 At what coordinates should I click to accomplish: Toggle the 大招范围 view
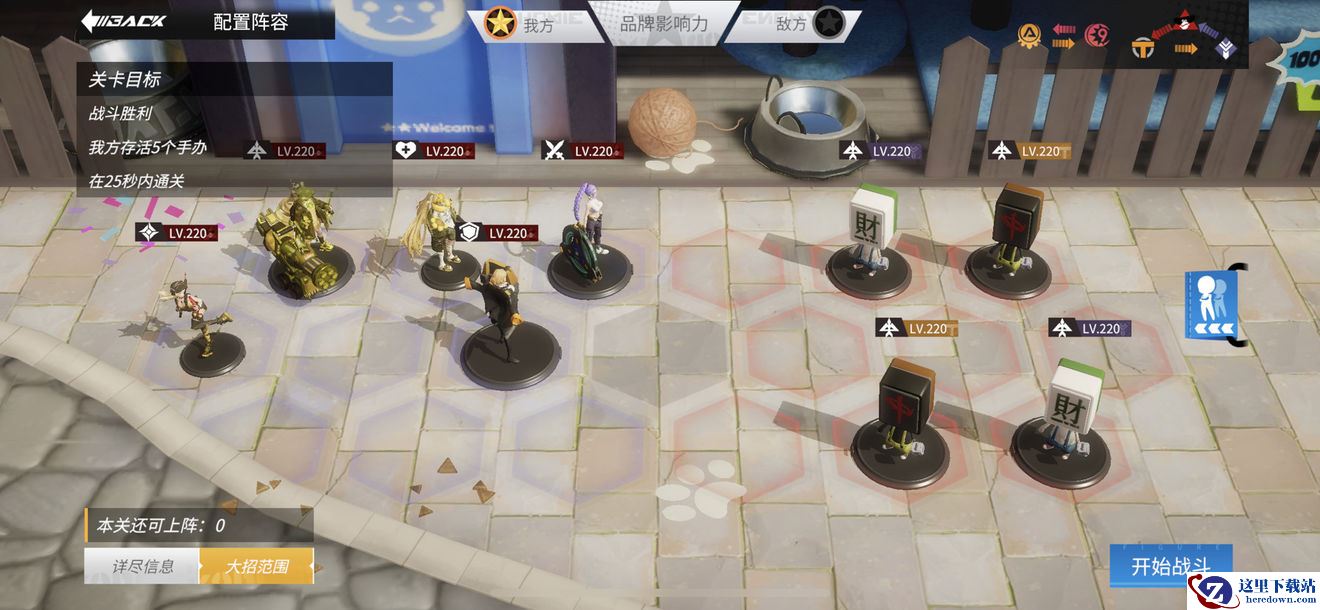tap(257, 566)
